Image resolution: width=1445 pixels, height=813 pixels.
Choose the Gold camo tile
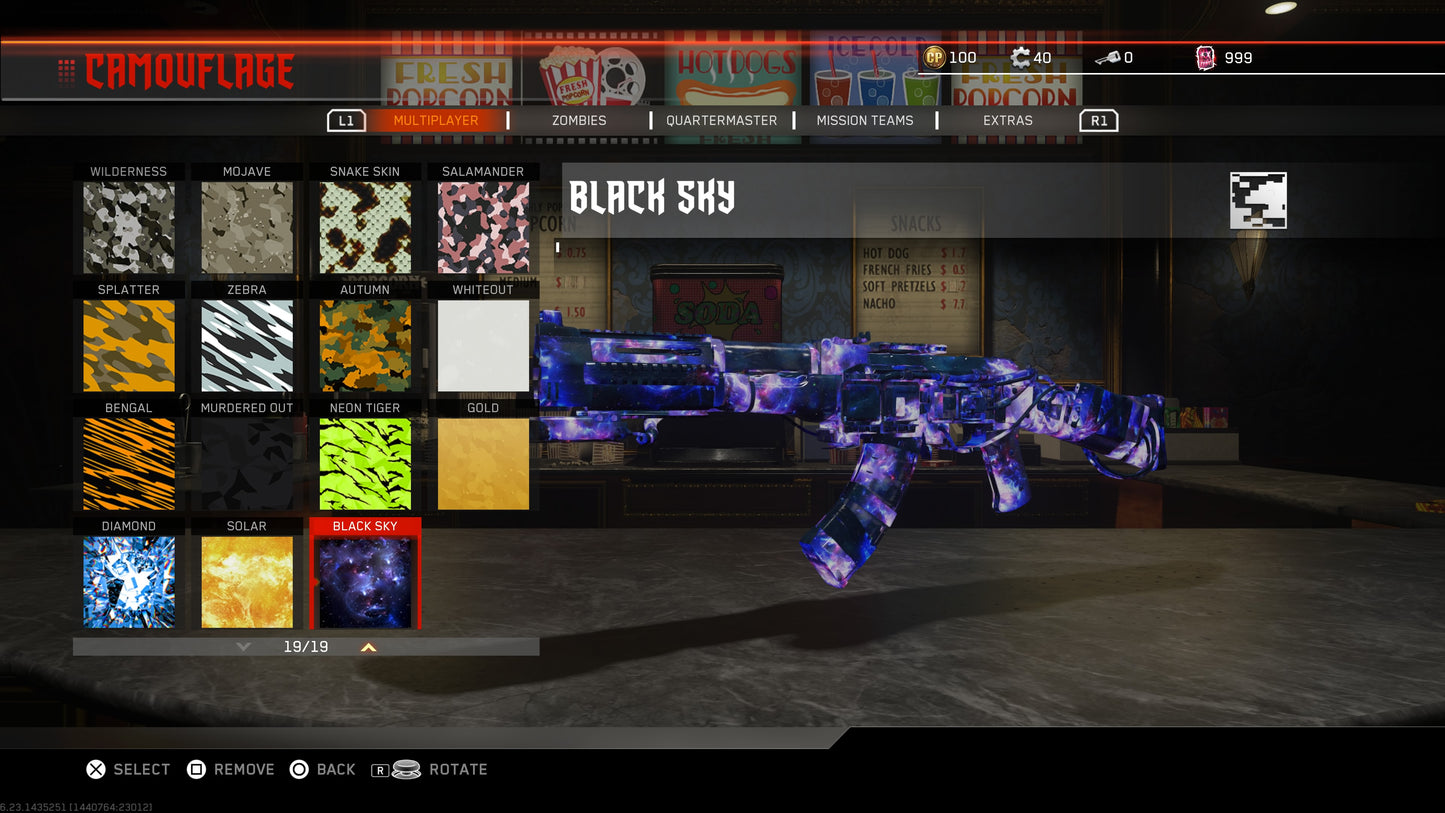483,463
